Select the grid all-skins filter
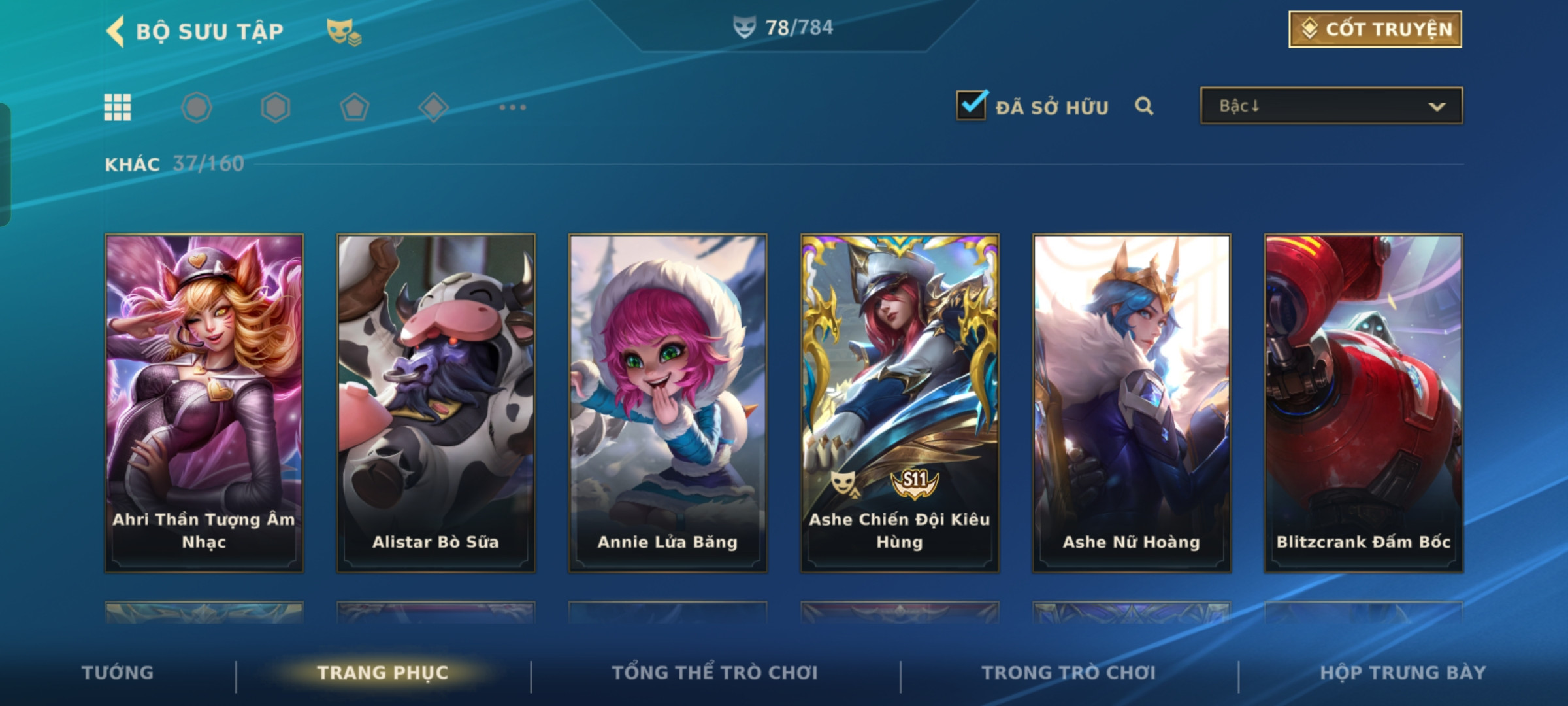1568x706 pixels. 118,107
